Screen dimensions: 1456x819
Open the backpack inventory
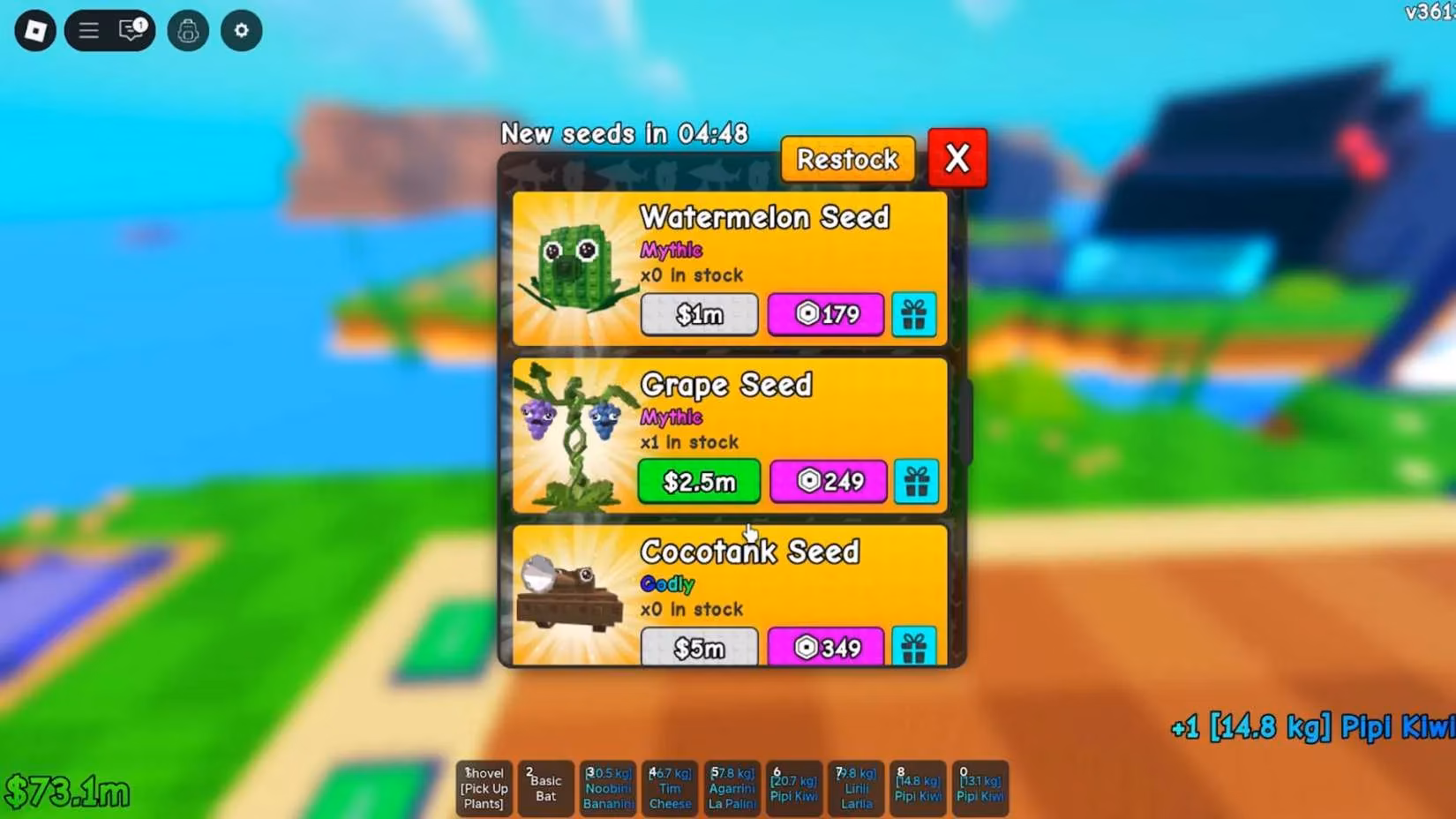188,30
